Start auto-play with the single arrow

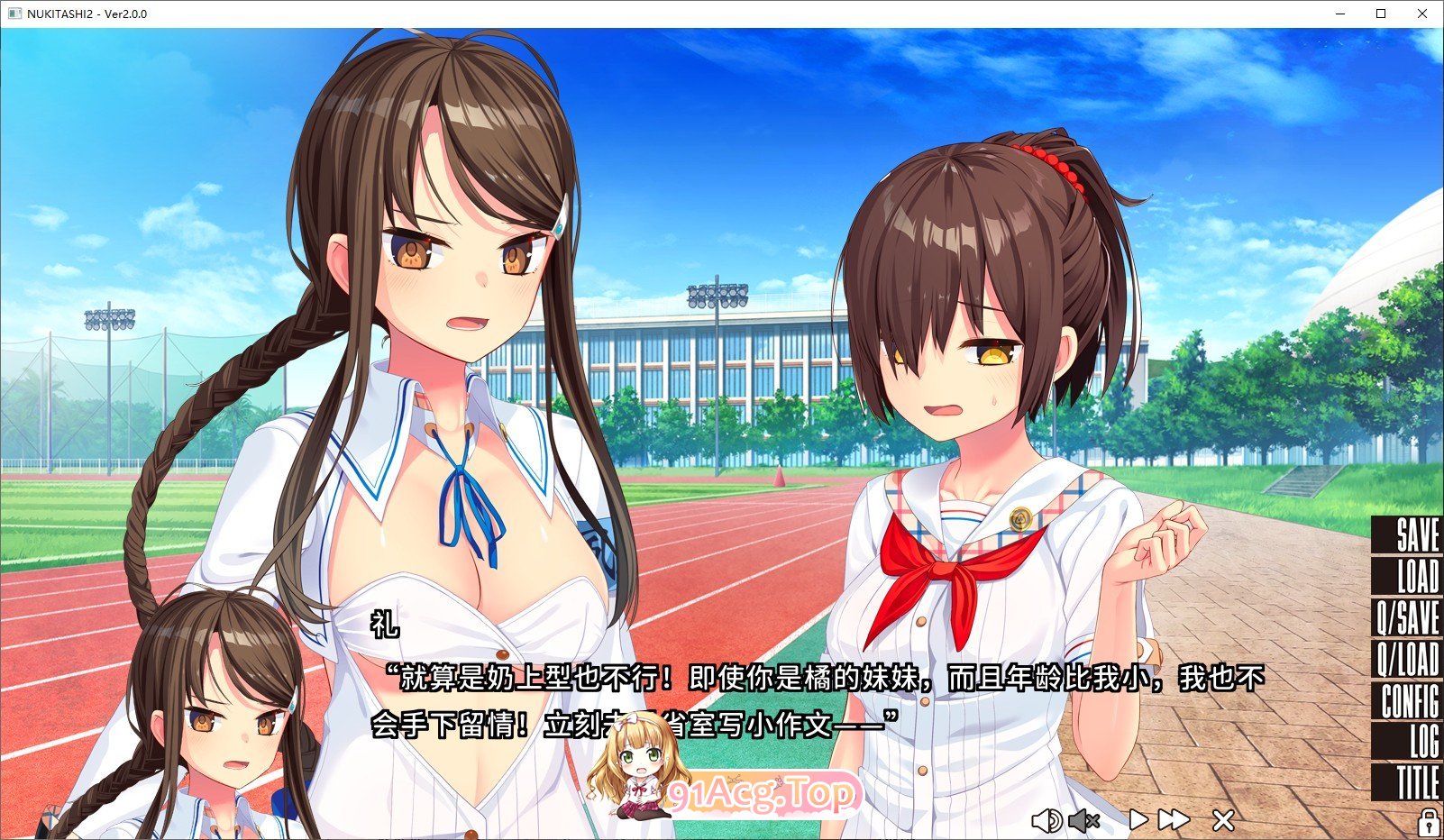coord(1138,819)
